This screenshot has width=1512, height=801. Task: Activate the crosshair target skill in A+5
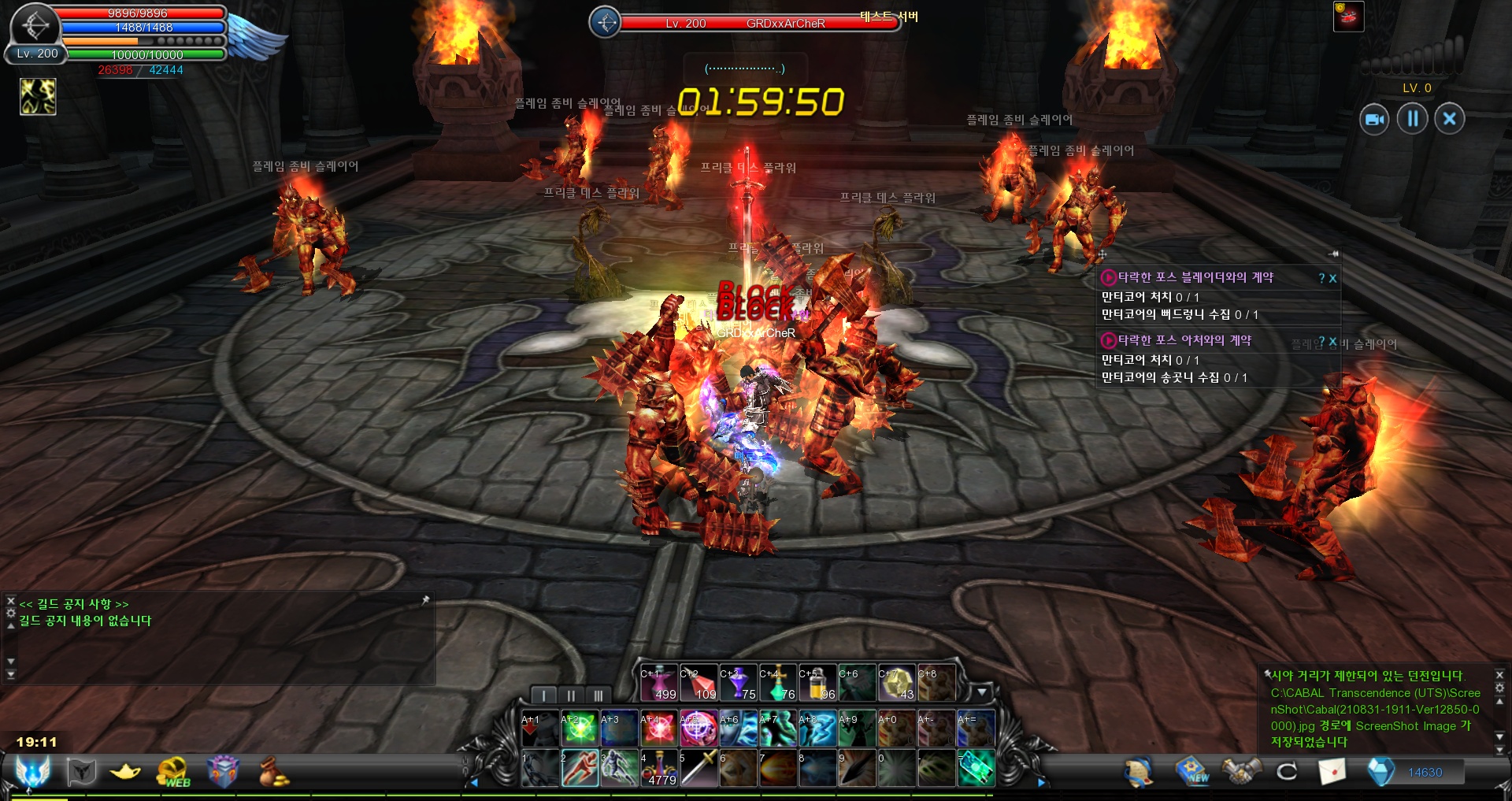(698, 729)
